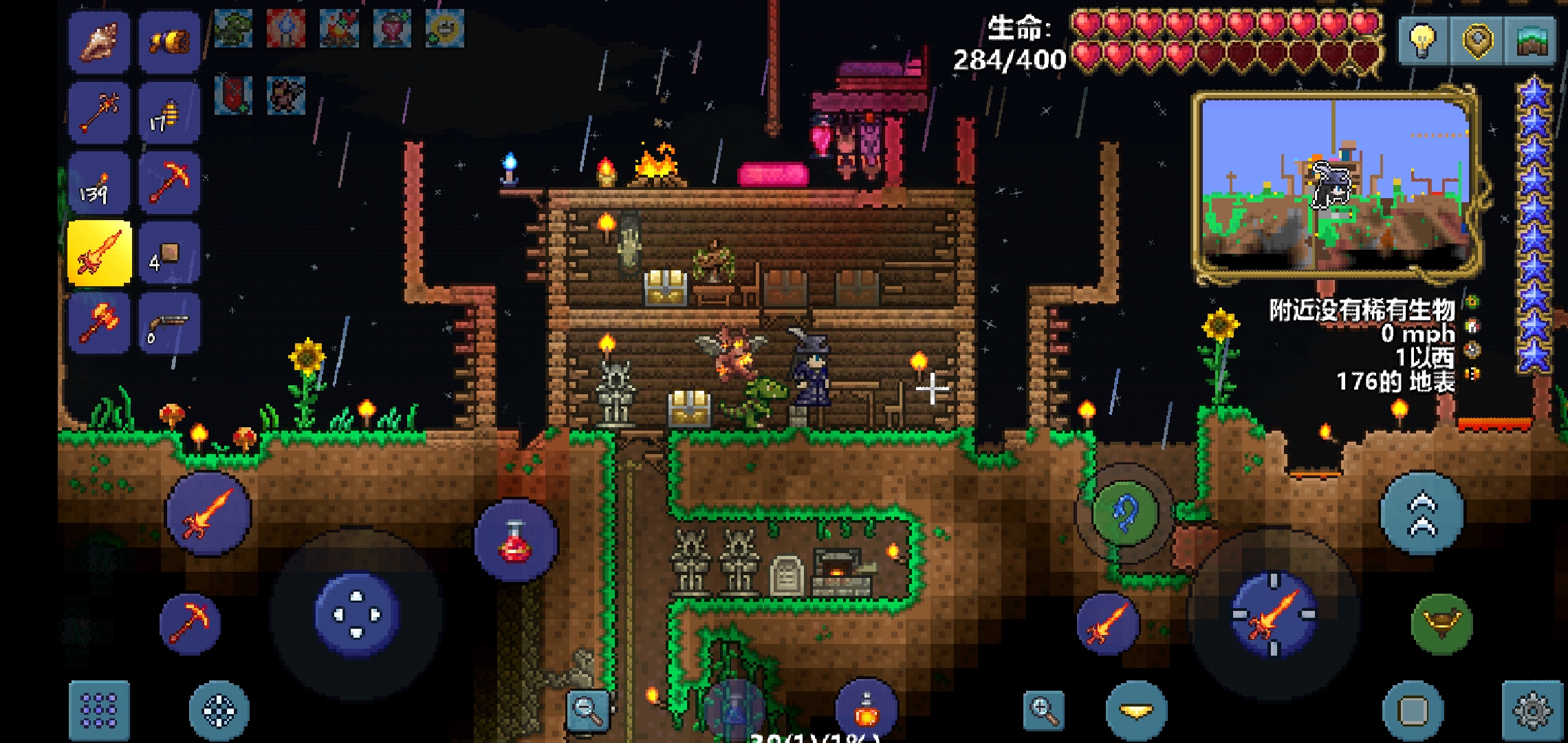Activate the blue grappling hook button
Image resolution: width=1568 pixels, height=743 pixels.
pos(1124,514)
